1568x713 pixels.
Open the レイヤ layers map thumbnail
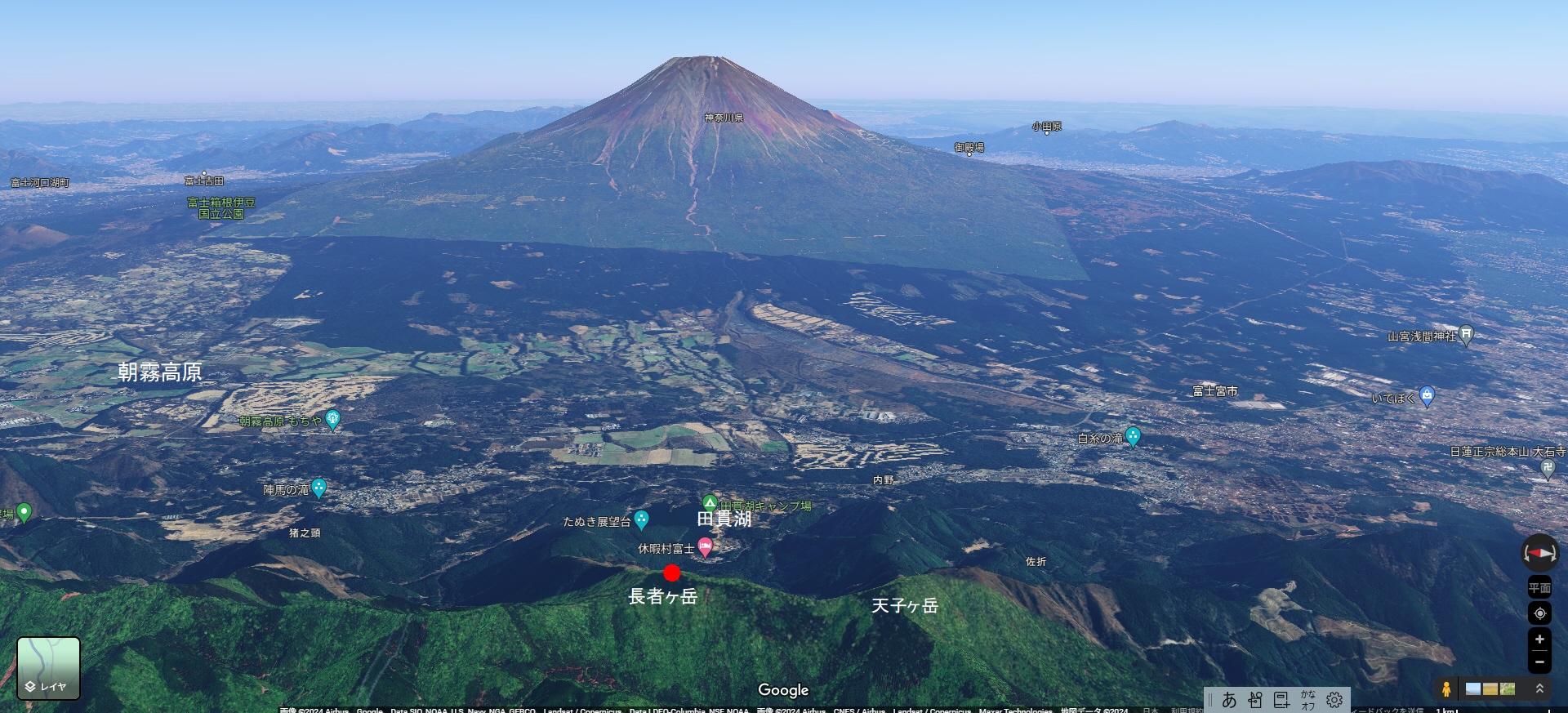(x=49, y=668)
